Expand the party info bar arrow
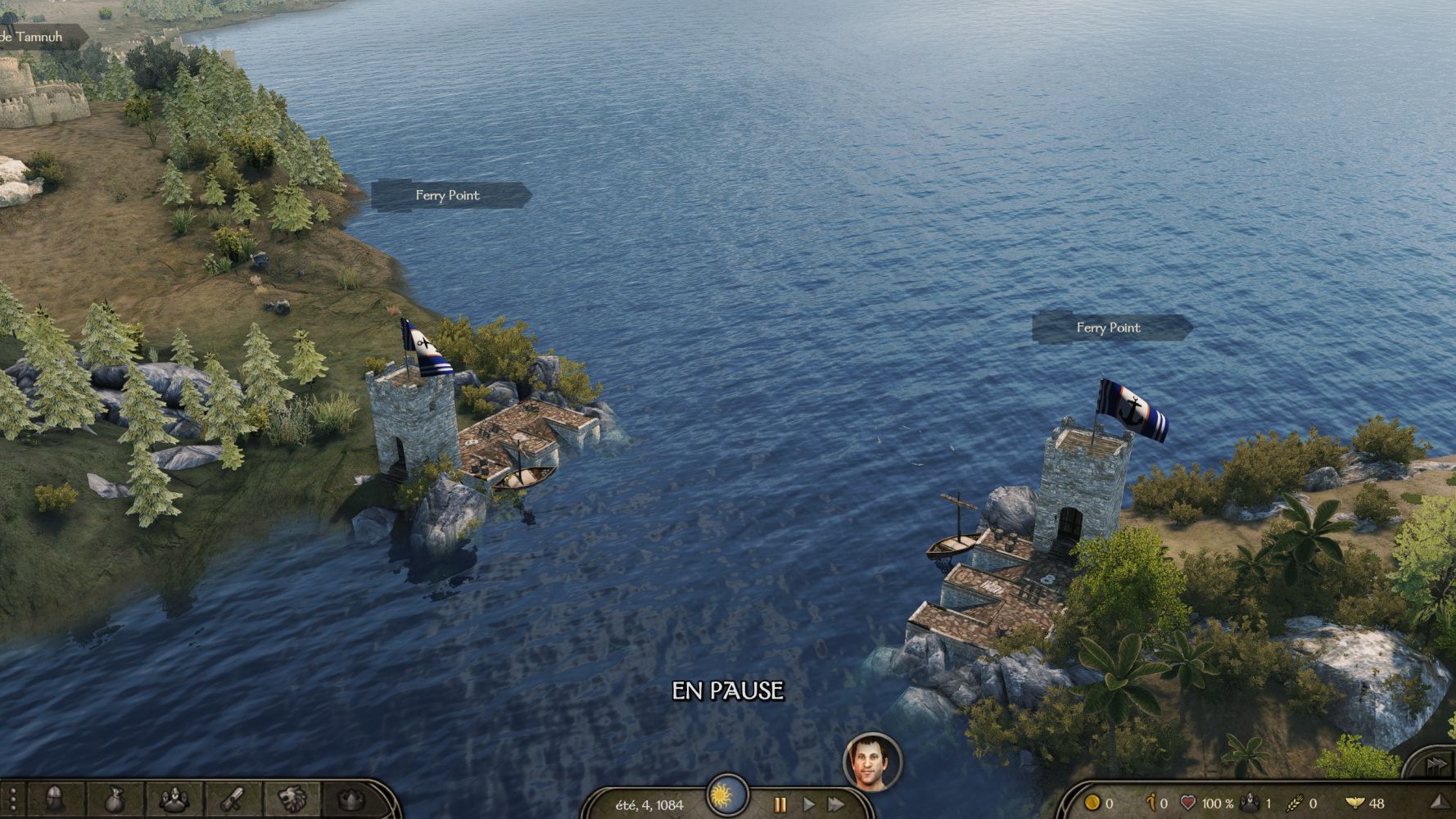1456x819 pixels. tap(1439, 802)
